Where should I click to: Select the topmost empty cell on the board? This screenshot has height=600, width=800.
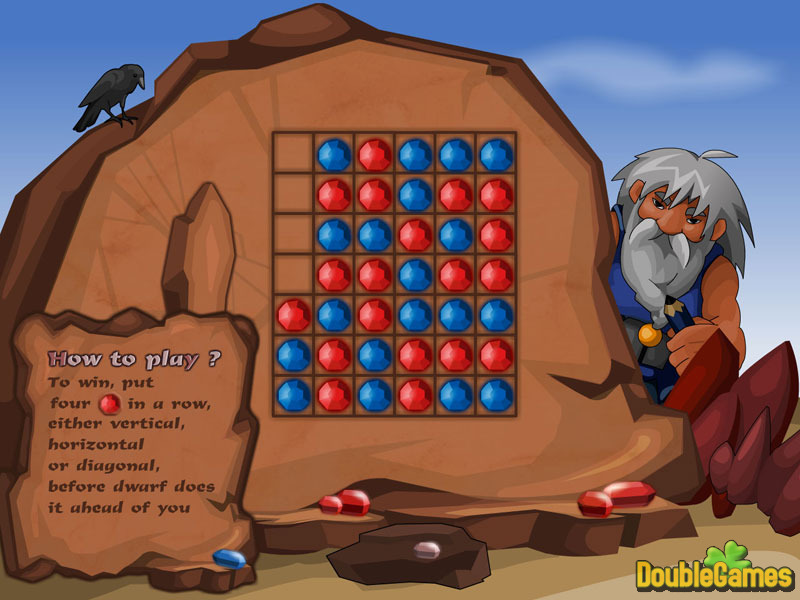[x=293, y=153]
